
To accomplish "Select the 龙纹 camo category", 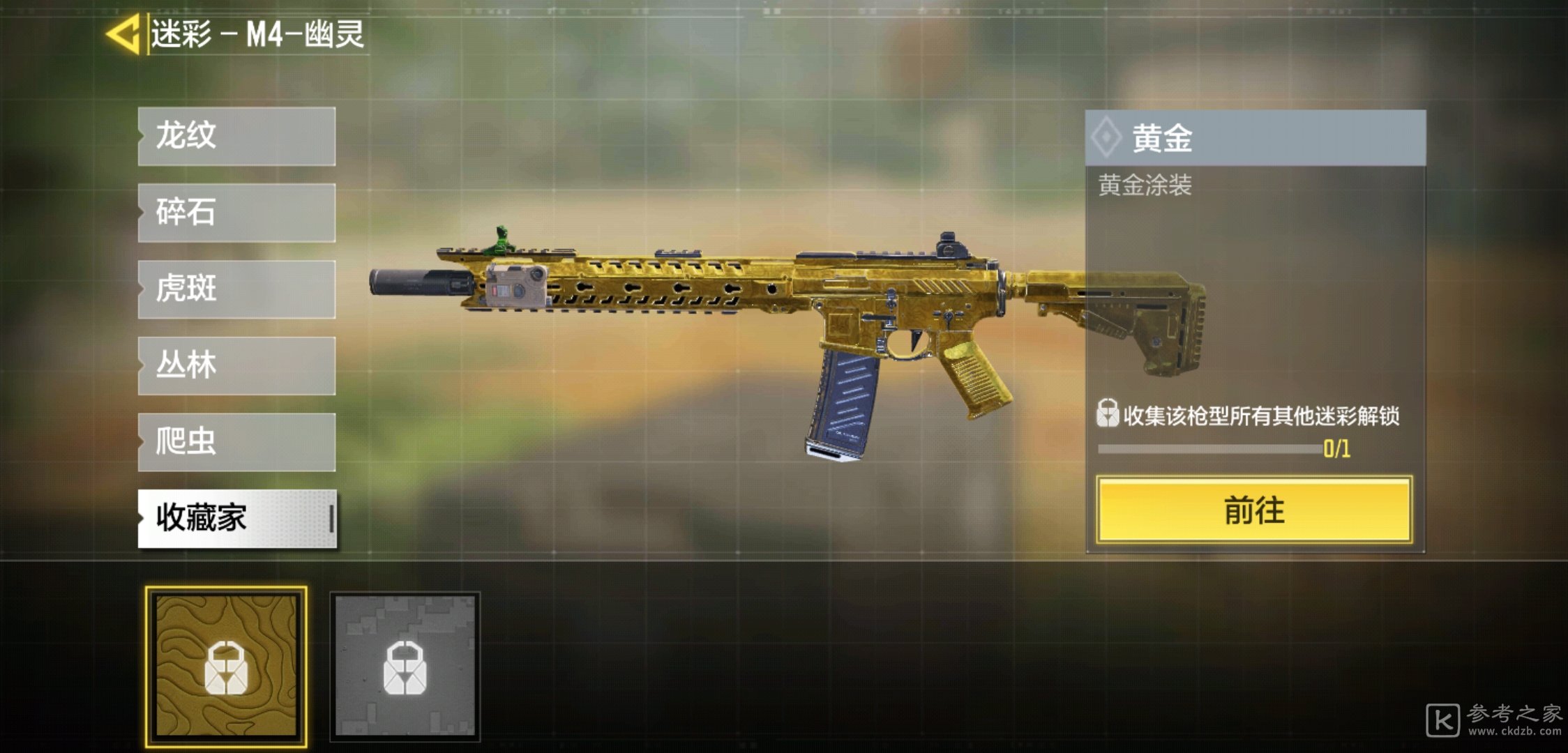I will pyautogui.click(x=236, y=136).
